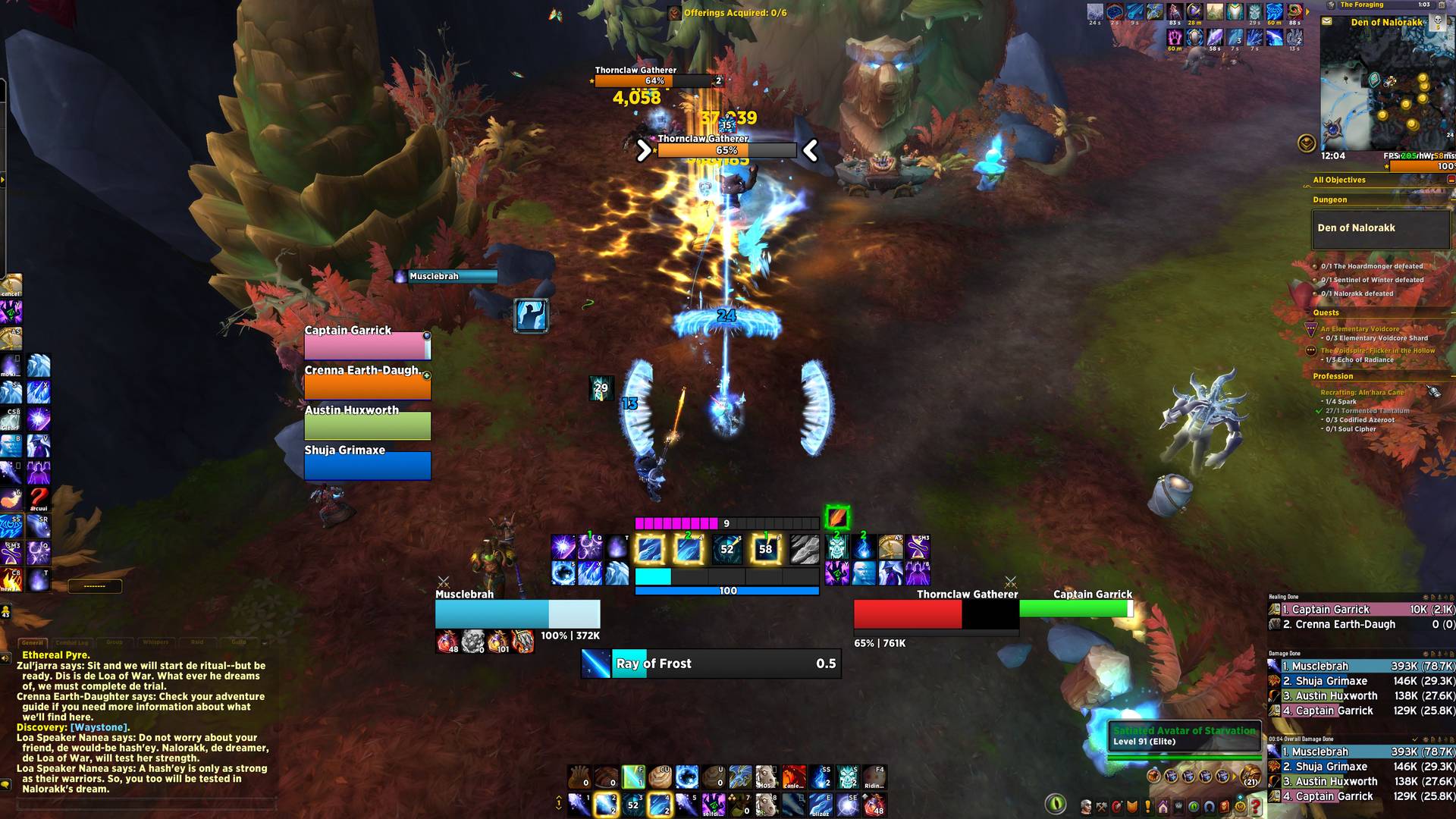Image resolution: width=1456 pixels, height=819 pixels.
Task: Click the Thornclaw Gatherer target frame
Action: 935,614
